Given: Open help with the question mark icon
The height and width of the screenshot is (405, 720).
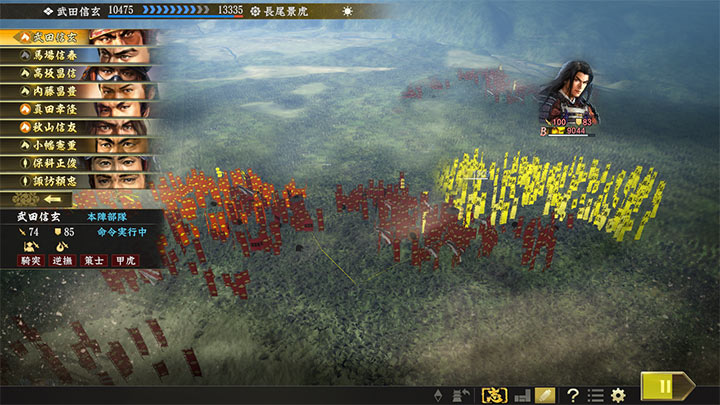Looking at the screenshot, I should tap(573, 395).
